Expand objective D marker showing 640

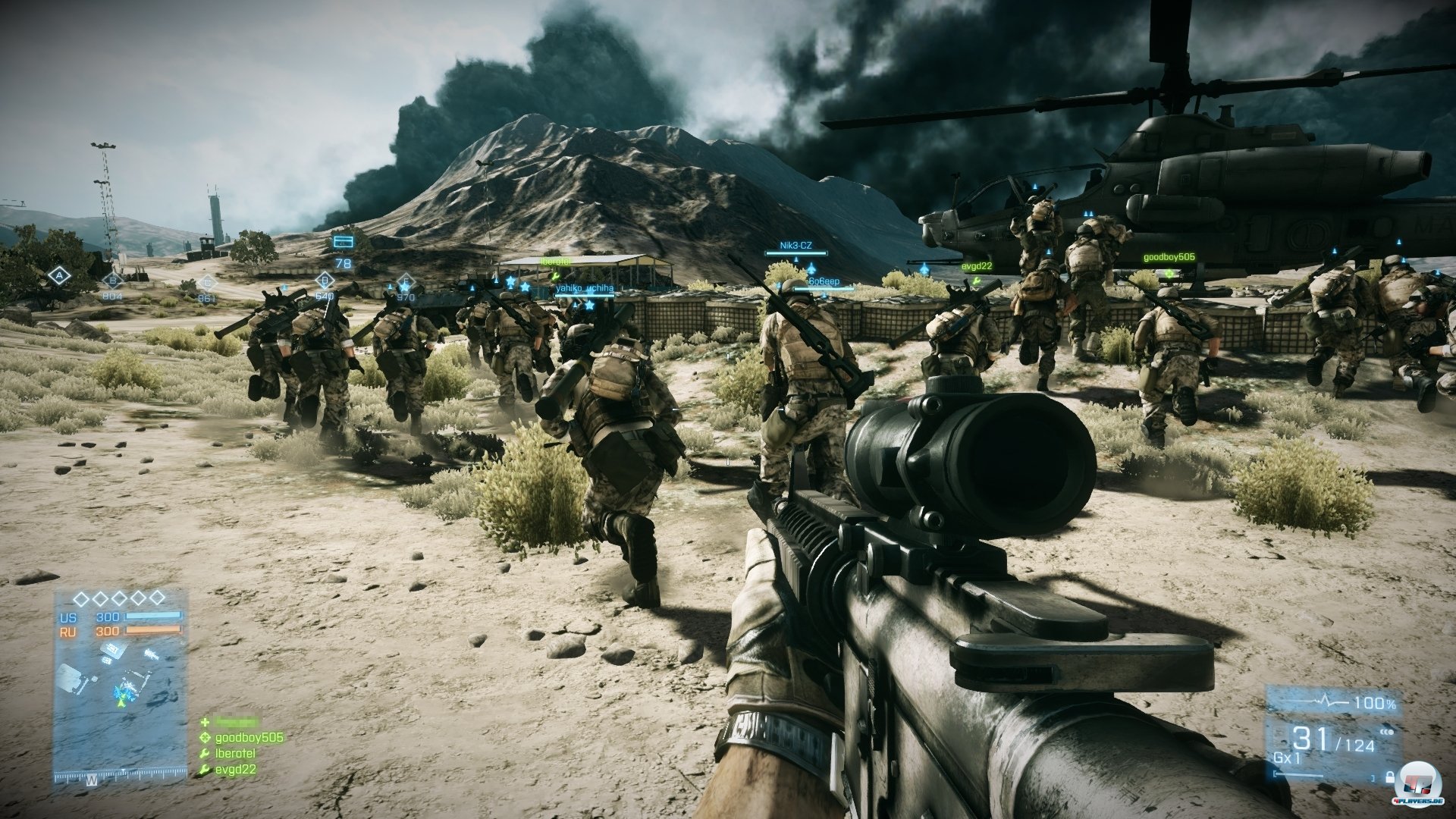pyautogui.click(x=325, y=280)
